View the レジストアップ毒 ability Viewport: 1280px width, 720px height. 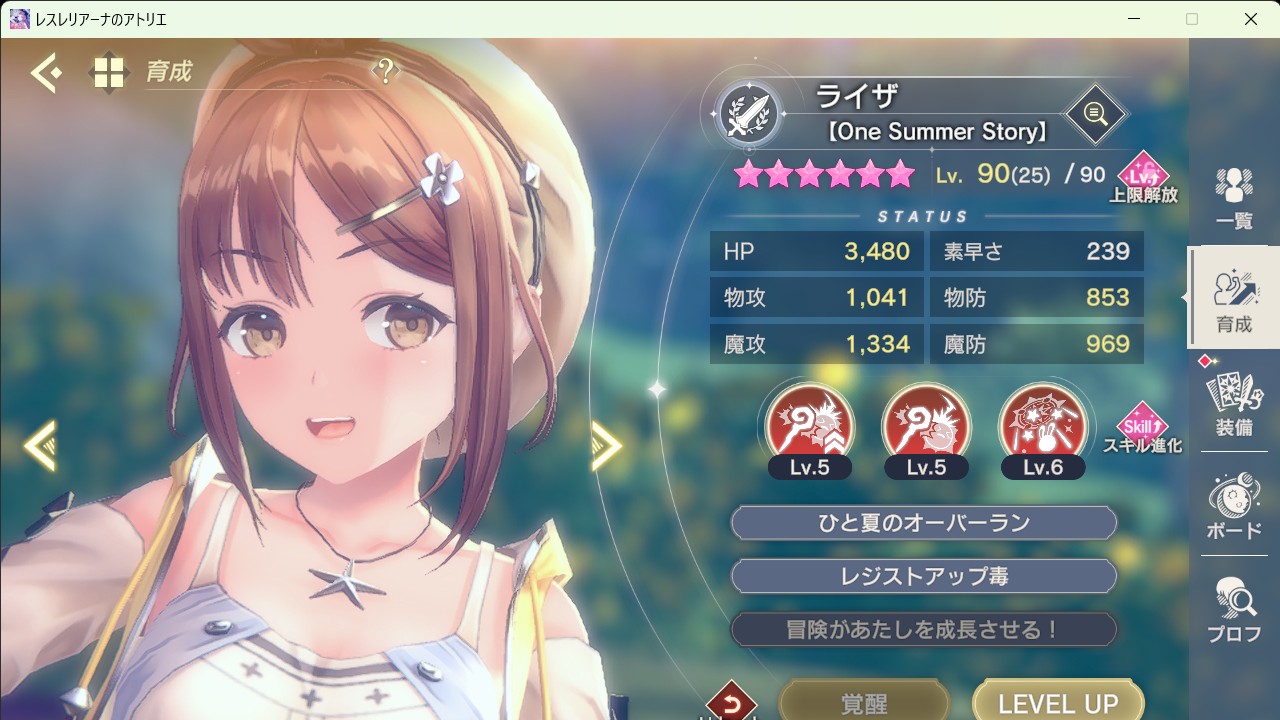pyautogui.click(x=923, y=577)
